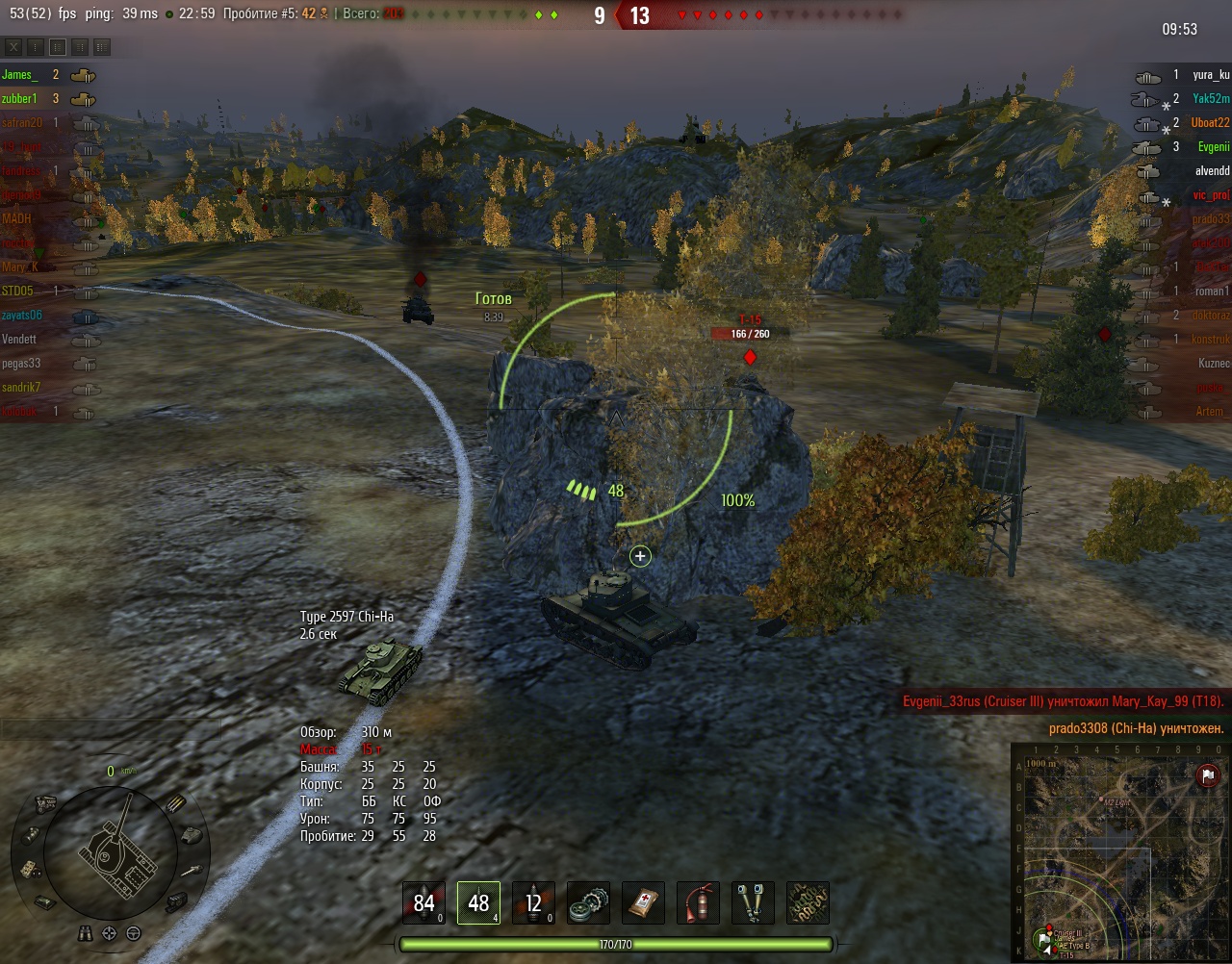The height and width of the screenshot is (964, 1232).
Task: Select enemy Yak52m in the right list
Action: (1211, 98)
